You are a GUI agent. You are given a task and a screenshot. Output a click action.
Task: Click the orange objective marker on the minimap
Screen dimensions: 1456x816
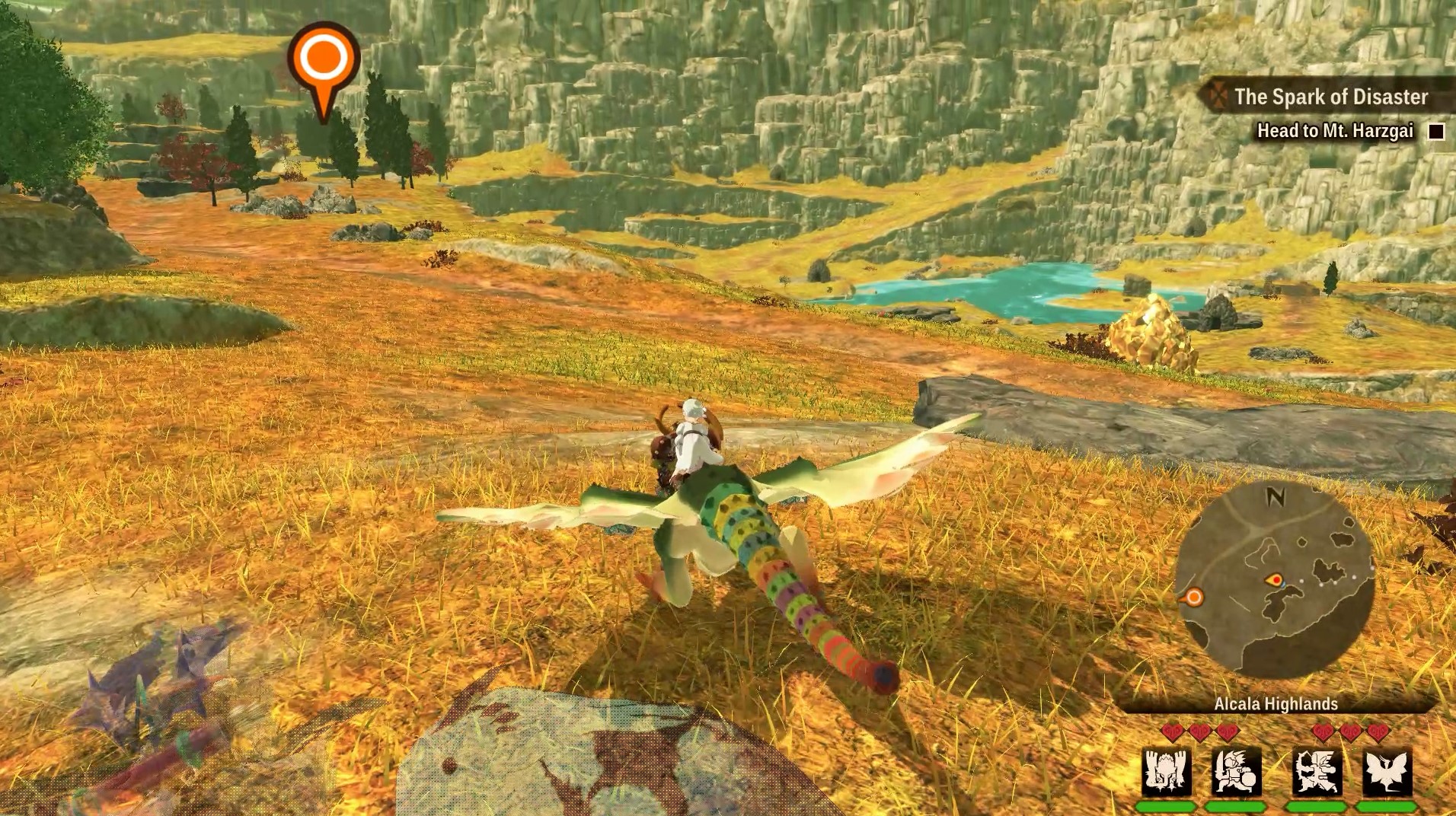pos(1193,598)
